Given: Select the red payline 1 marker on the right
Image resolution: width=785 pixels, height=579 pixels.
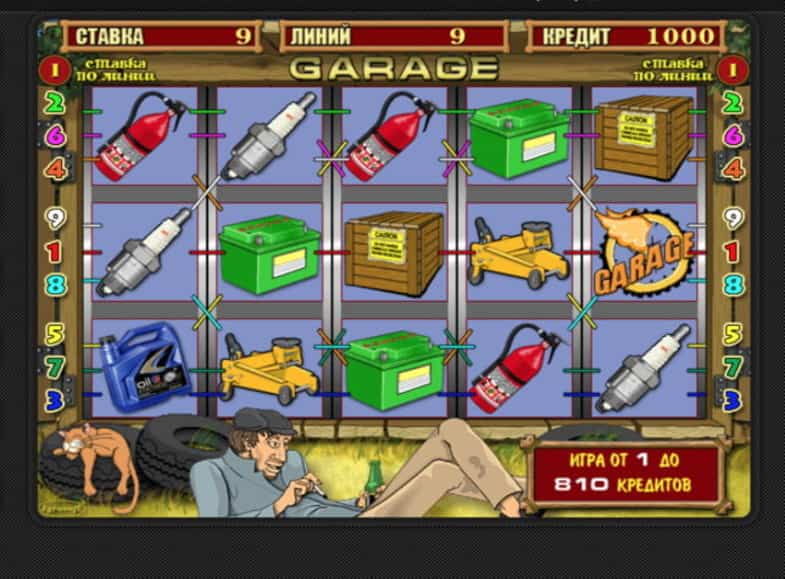Looking at the screenshot, I should [732, 251].
